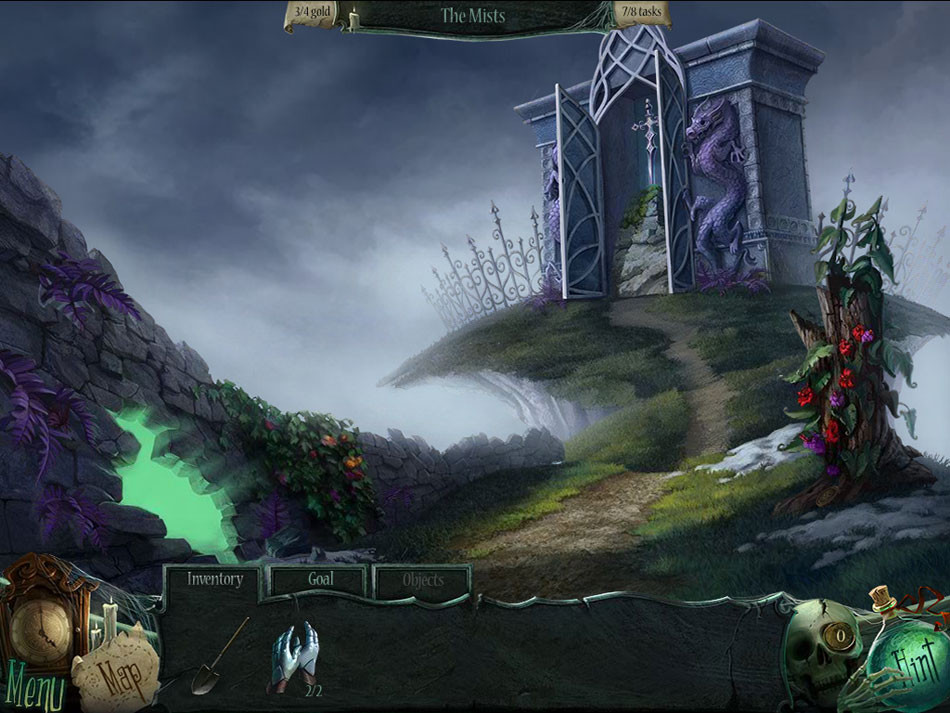950x713 pixels.
Task: Open the 7/8 tasks list
Action: click(640, 15)
